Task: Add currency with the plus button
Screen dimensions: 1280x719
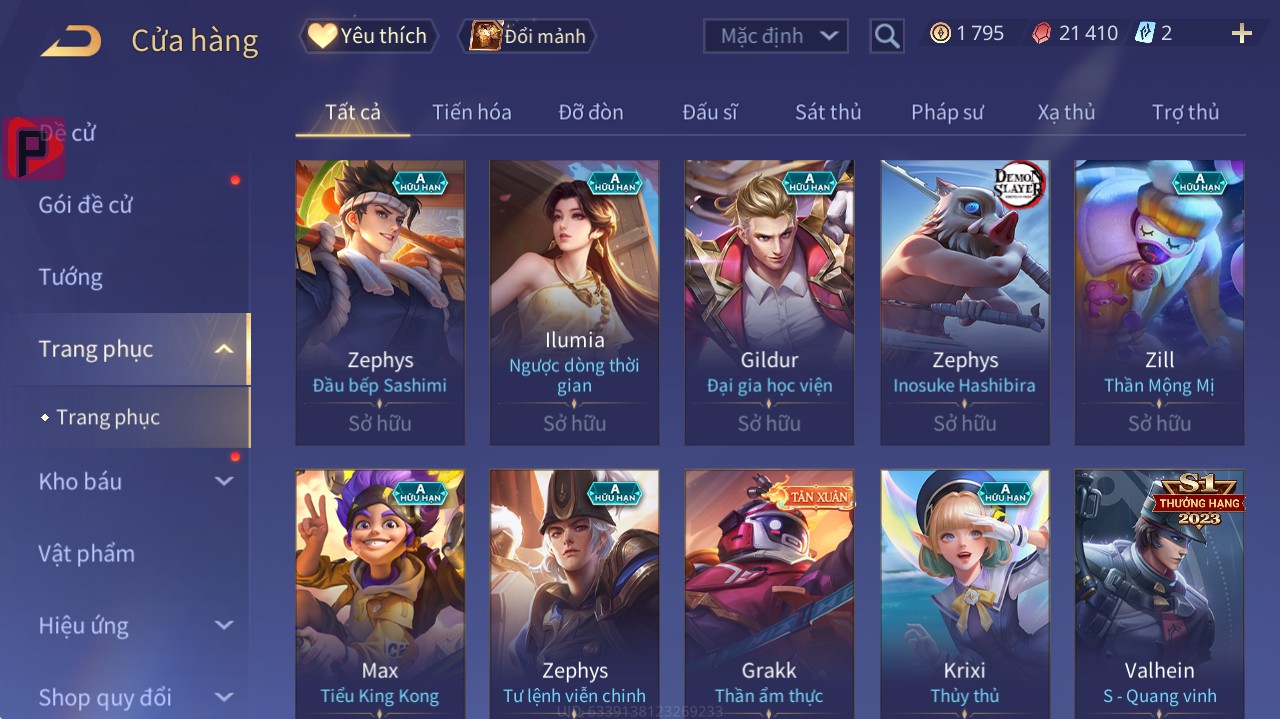Action: 1241,34
